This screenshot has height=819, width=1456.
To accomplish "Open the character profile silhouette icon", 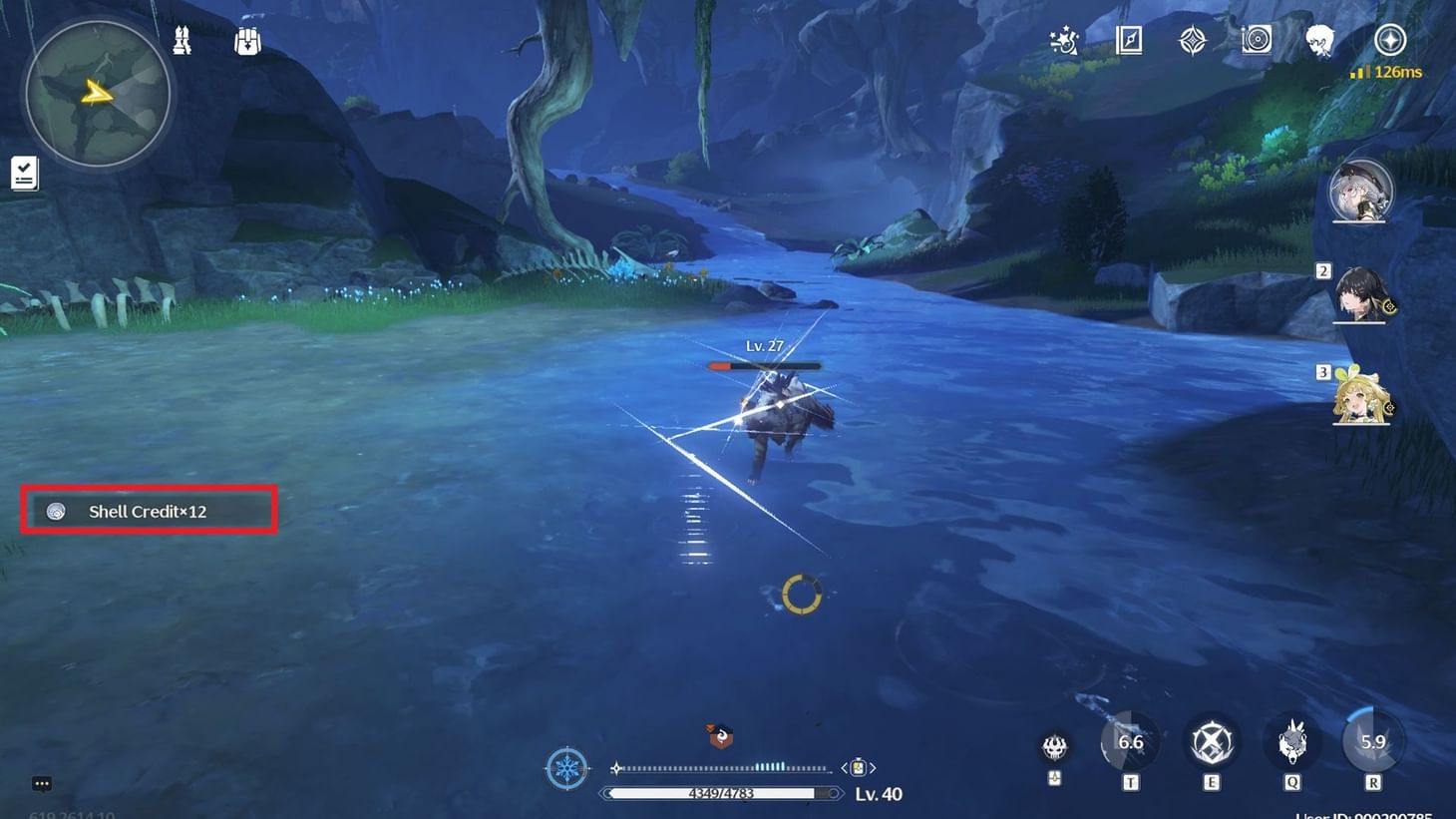I will click(x=1321, y=40).
